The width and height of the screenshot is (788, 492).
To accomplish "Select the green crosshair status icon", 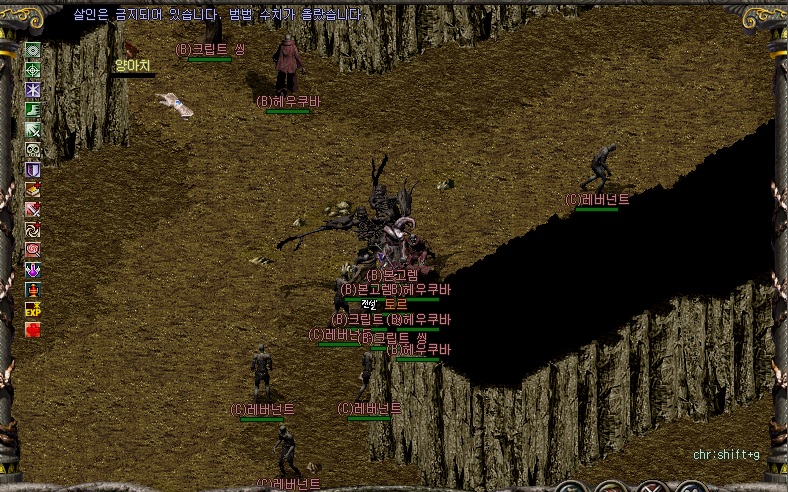I will coord(33,70).
